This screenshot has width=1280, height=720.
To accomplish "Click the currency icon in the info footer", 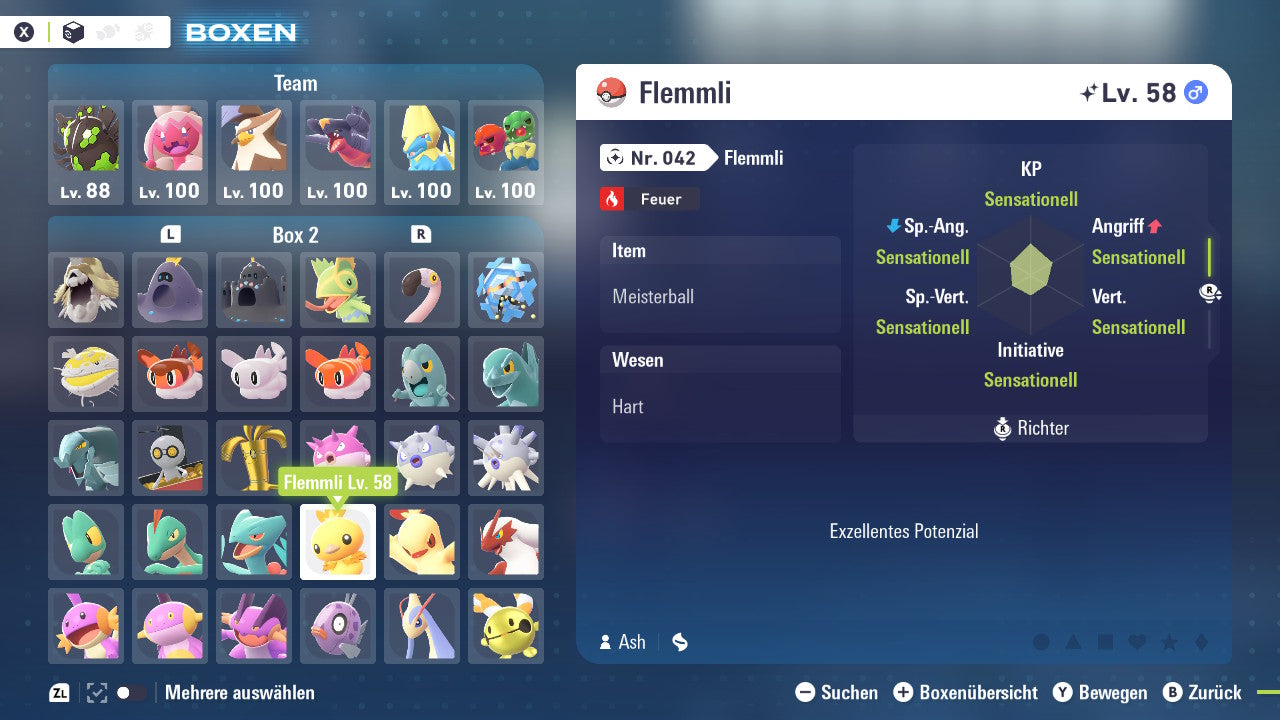I will [x=679, y=642].
